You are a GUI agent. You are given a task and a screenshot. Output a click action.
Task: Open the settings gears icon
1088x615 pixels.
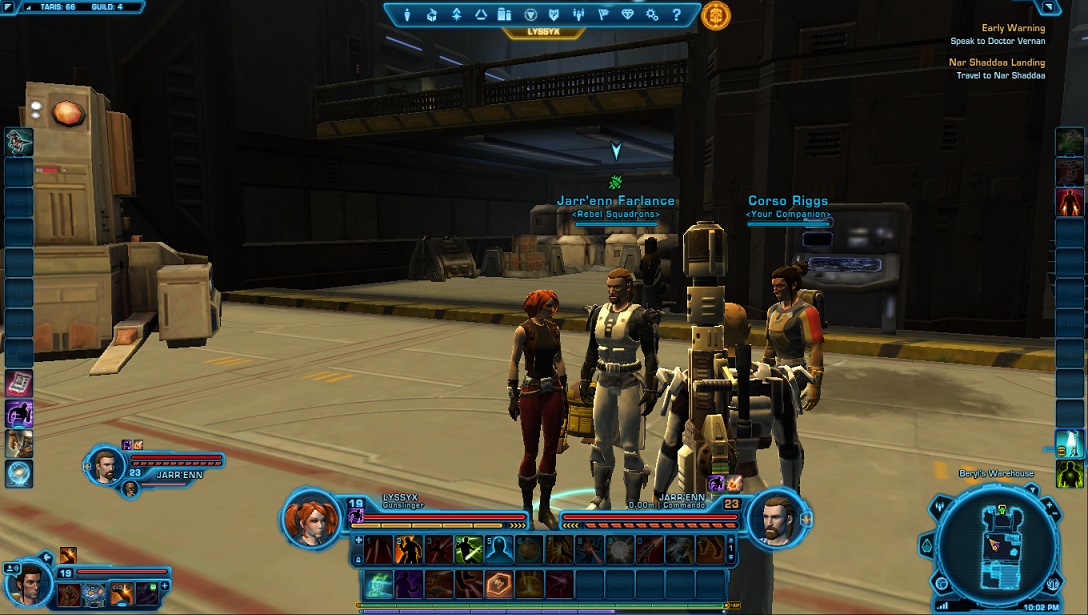click(652, 15)
